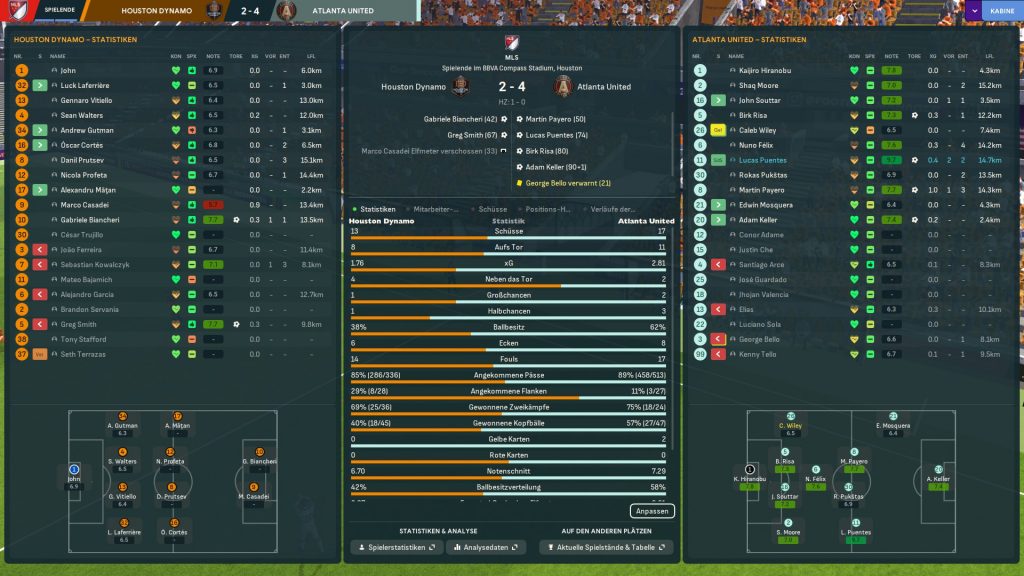The width and height of the screenshot is (1024, 576).
Task: Show Aktuelle Spielstände & Tabelle
Action: (x=606, y=547)
